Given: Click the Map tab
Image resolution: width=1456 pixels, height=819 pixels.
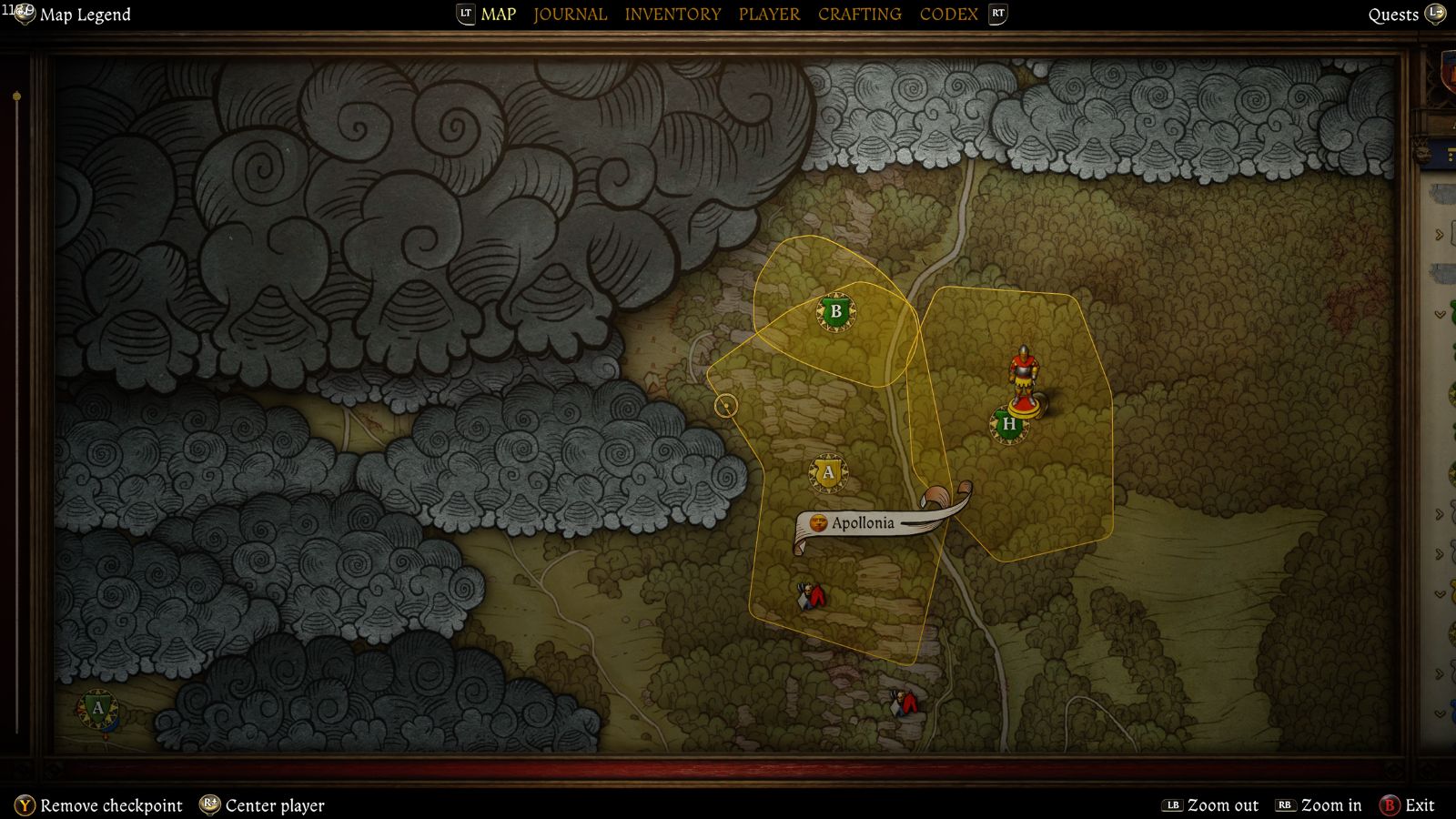Looking at the screenshot, I should tap(498, 15).
